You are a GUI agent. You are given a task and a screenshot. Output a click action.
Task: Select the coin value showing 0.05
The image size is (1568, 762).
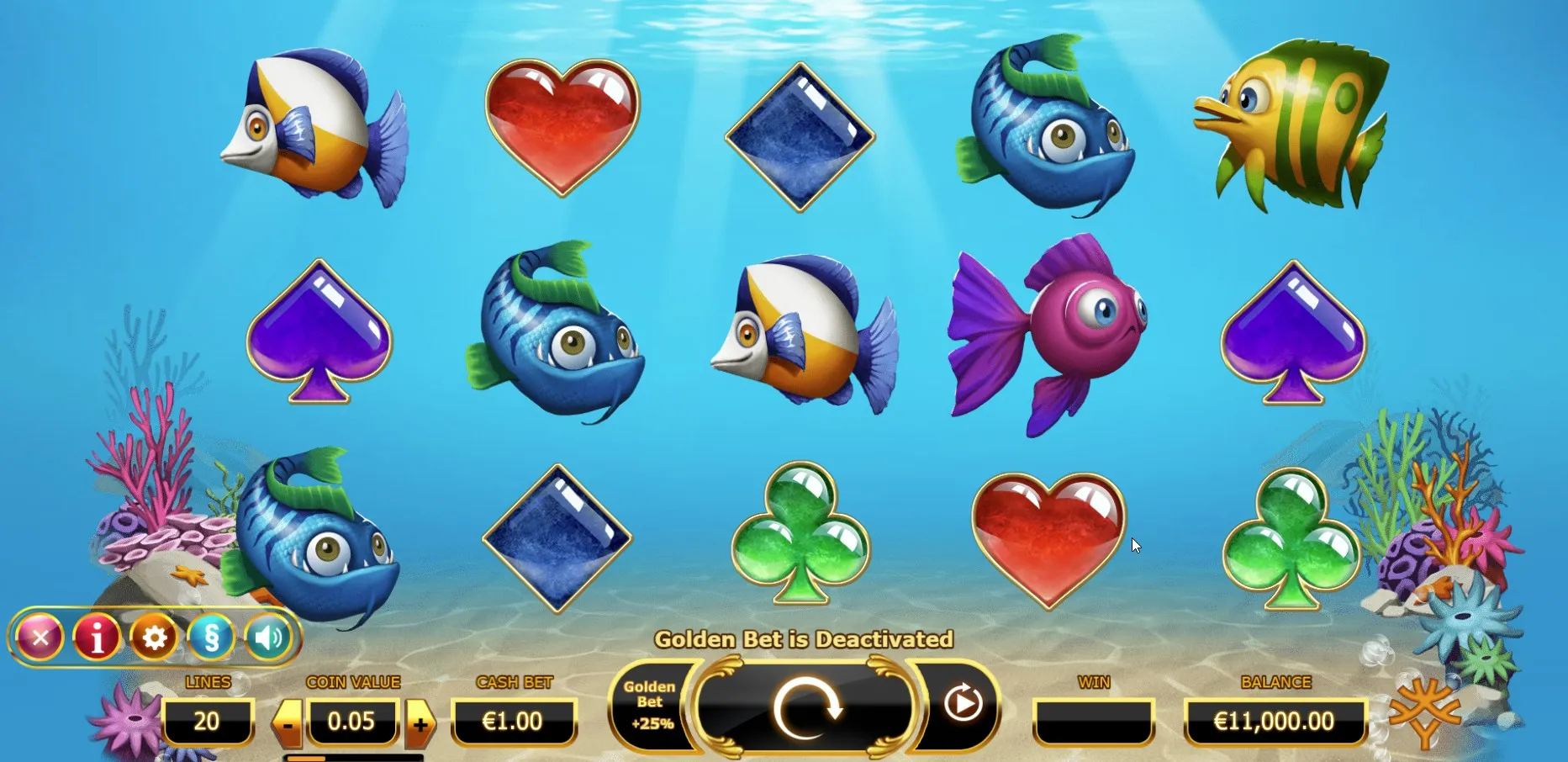(x=353, y=722)
